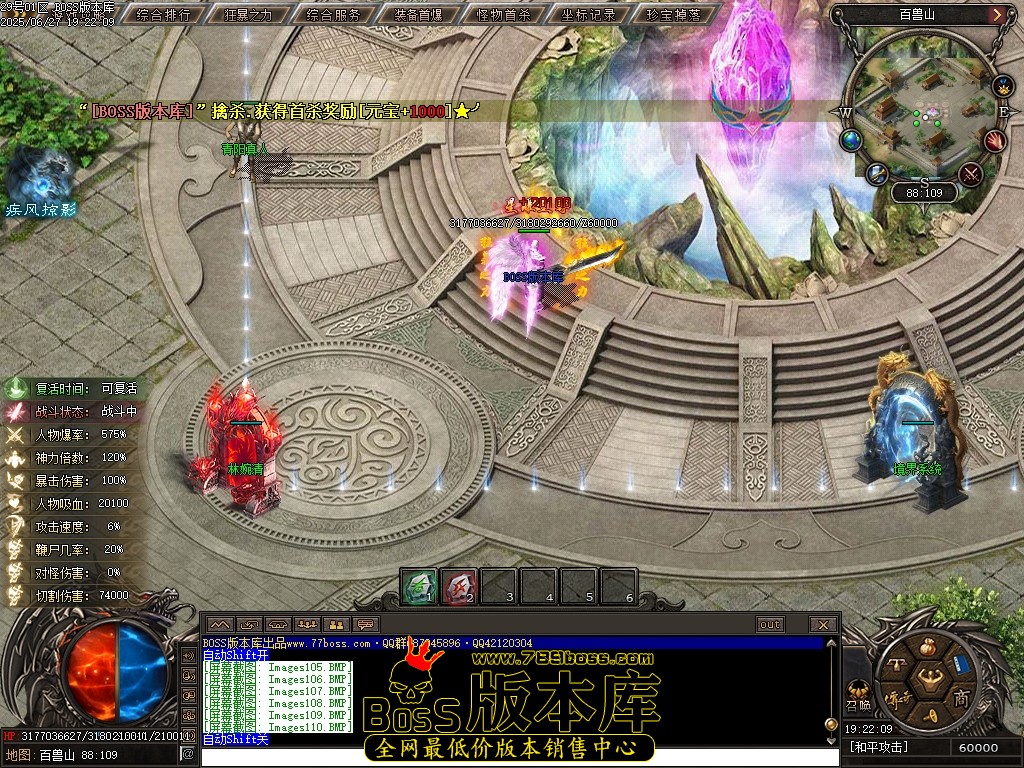Click the chat panel's out button
Image resolution: width=1024 pixels, height=768 pixels.
click(x=770, y=625)
